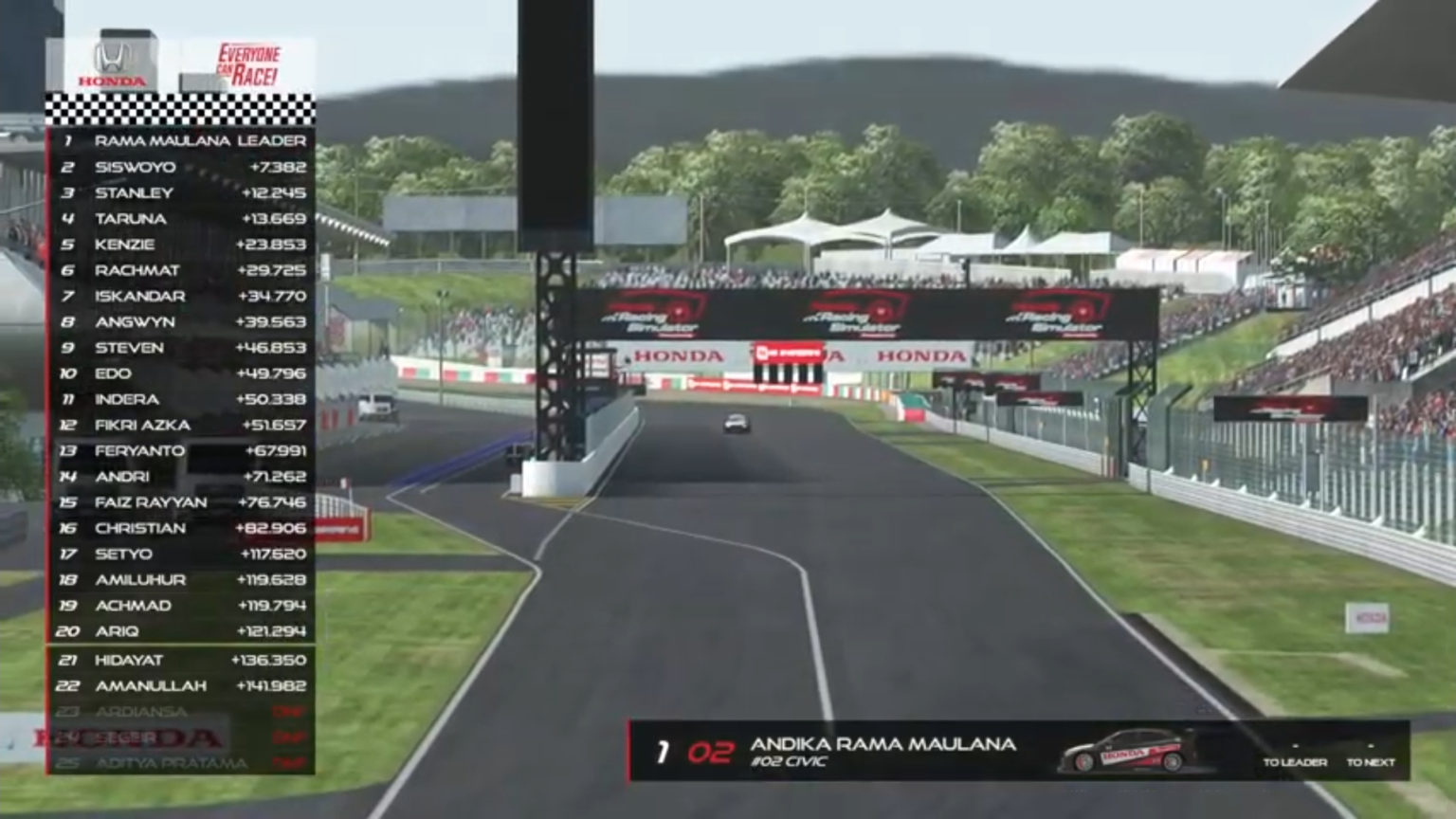Select Stanley in third place
Screen dimensions: 1456x819
[x=181, y=192]
